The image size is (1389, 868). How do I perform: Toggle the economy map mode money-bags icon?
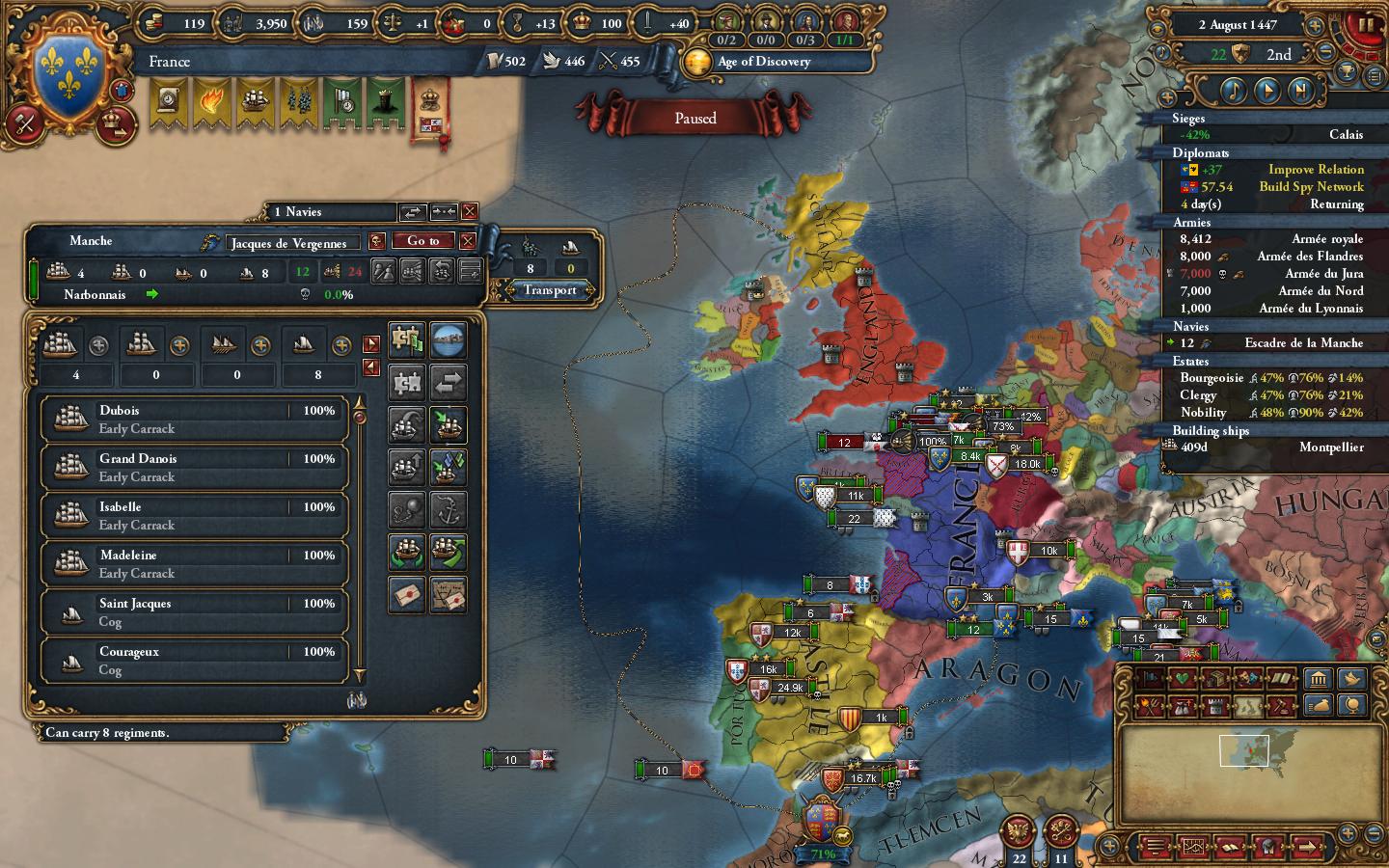1182,705
